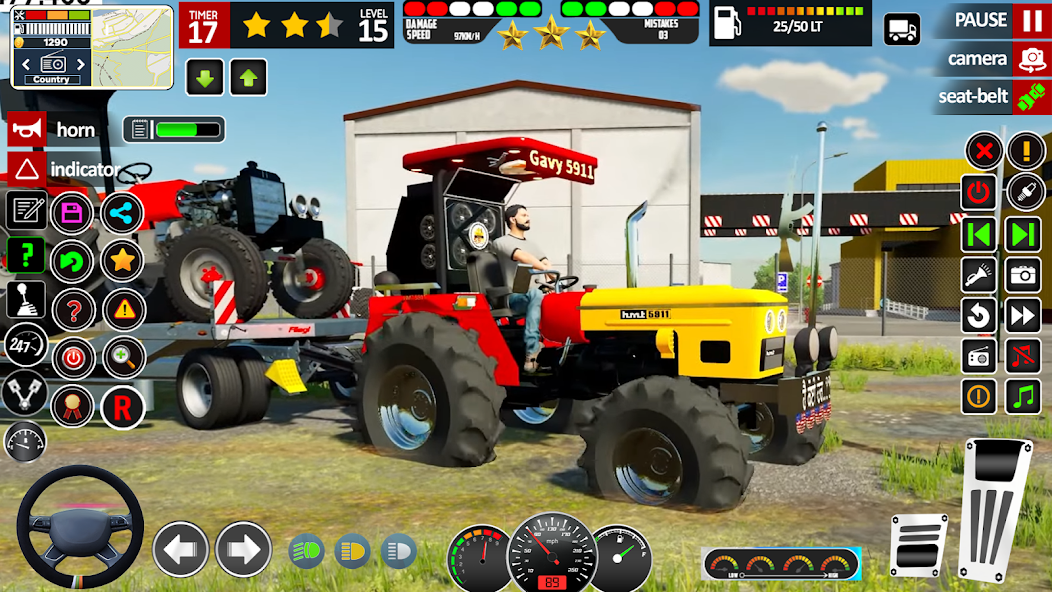1052x592 pixels.
Task: Tap the pink save disk icon
Action: (x=72, y=212)
